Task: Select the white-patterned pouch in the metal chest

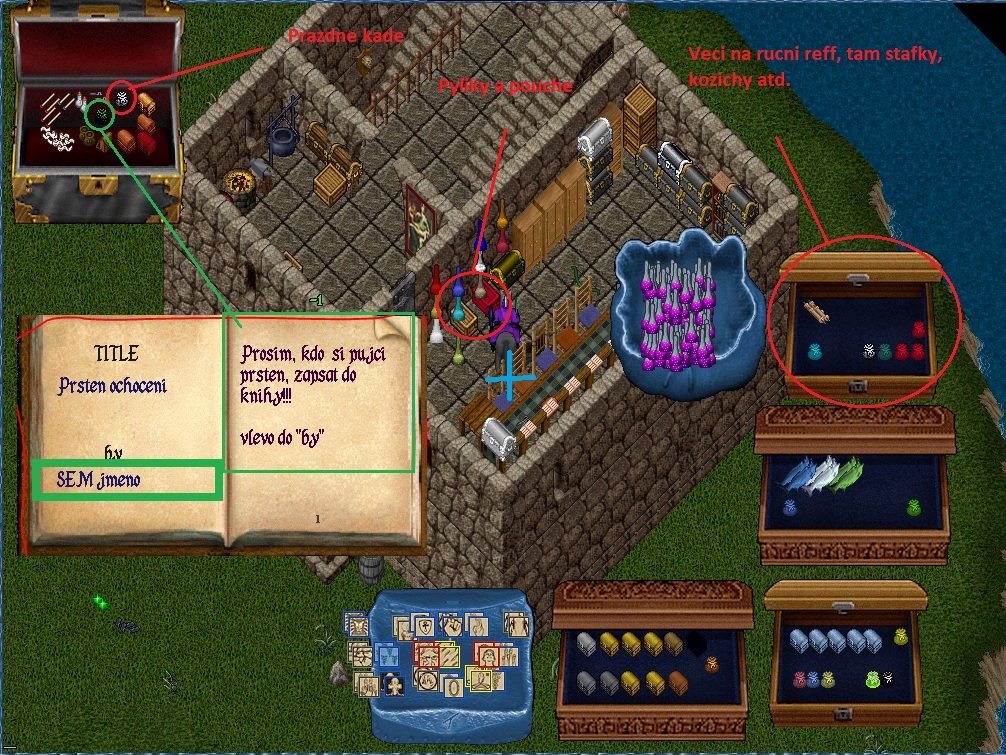Action: pyautogui.click(x=124, y=98)
